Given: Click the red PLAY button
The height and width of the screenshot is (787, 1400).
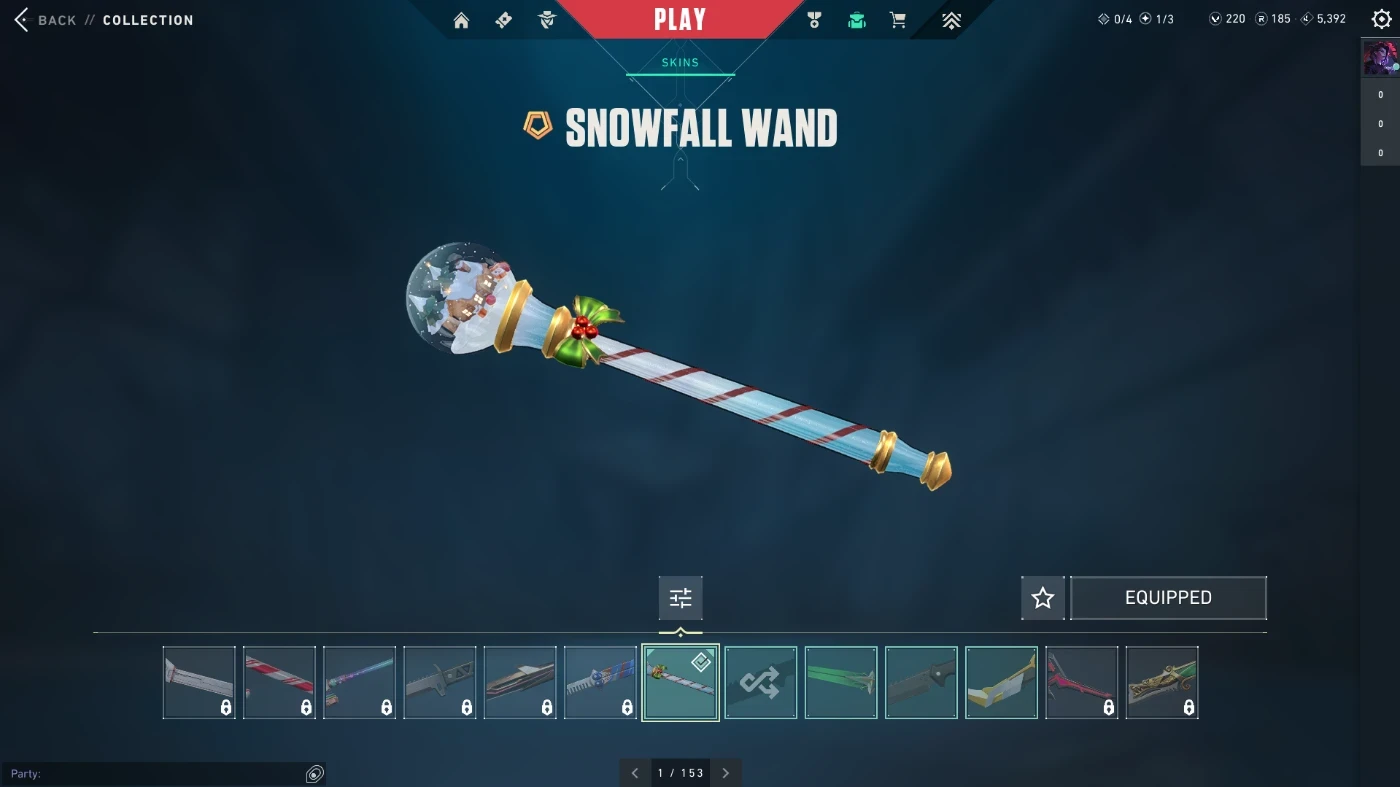Looking at the screenshot, I should 680,20.
